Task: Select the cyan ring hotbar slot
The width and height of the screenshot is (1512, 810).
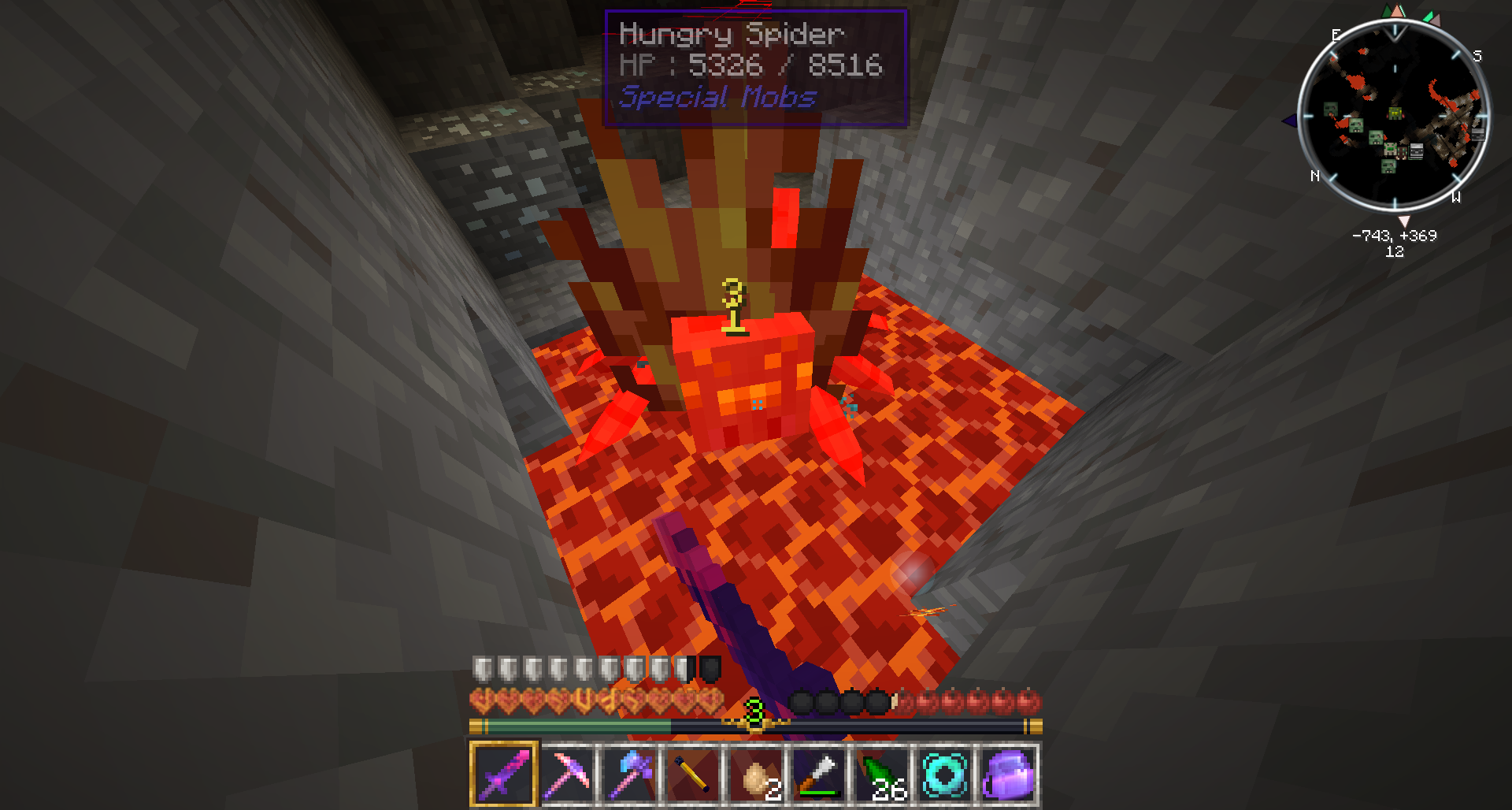Action: [945, 773]
